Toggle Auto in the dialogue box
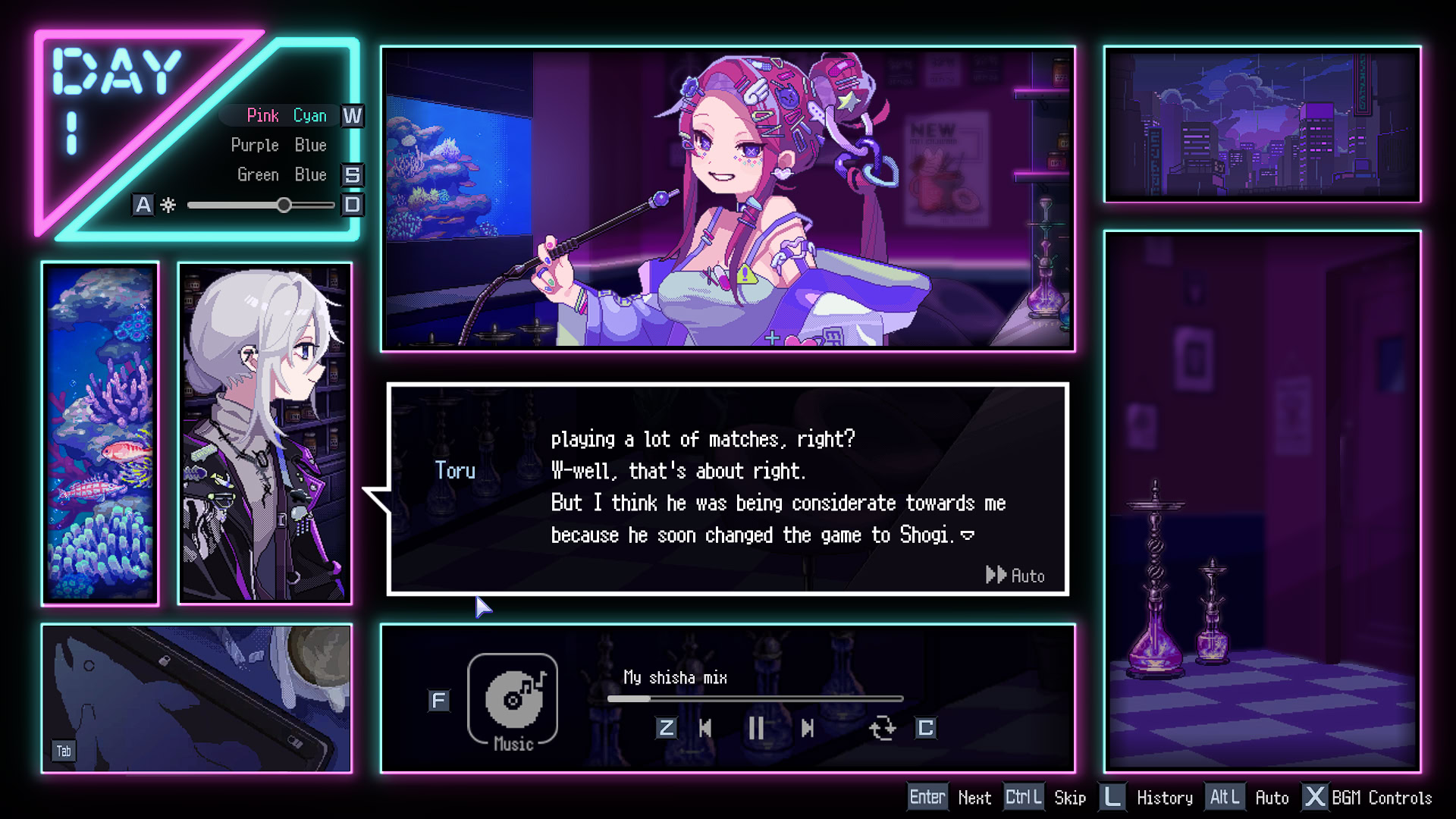 coord(1015,576)
